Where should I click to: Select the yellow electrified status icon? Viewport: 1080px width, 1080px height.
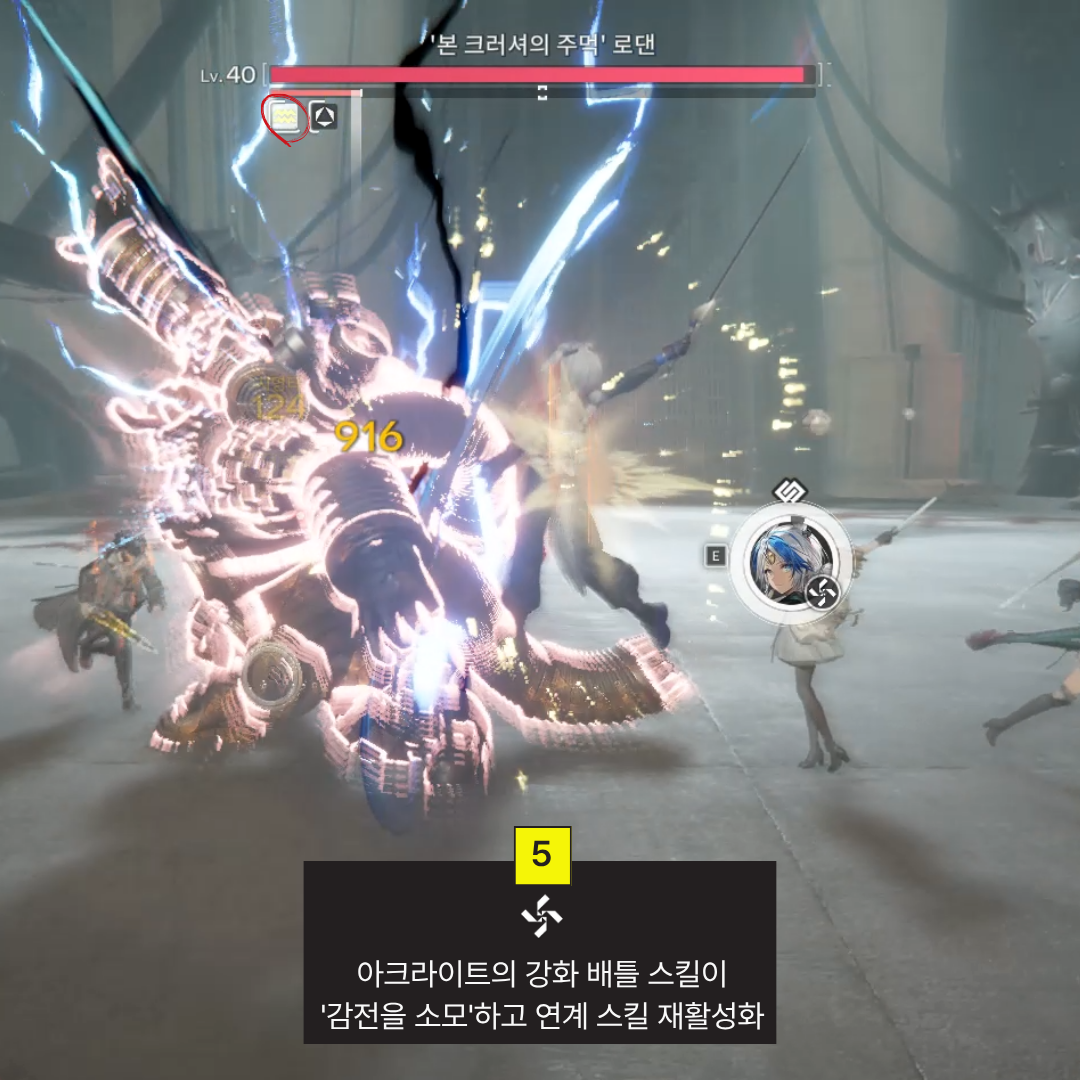[286, 117]
